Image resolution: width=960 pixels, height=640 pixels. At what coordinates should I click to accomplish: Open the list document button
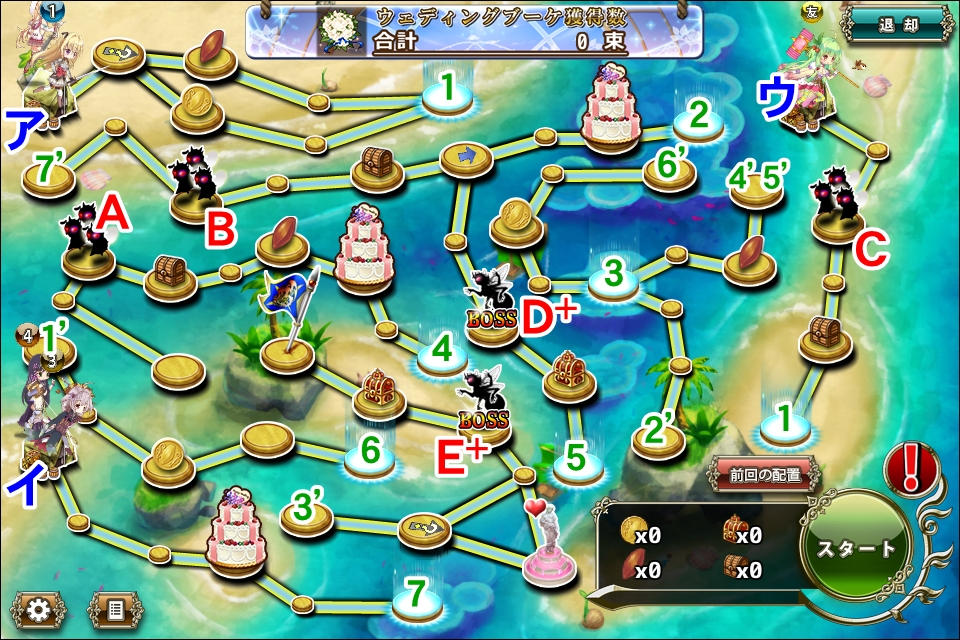(112, 608)
